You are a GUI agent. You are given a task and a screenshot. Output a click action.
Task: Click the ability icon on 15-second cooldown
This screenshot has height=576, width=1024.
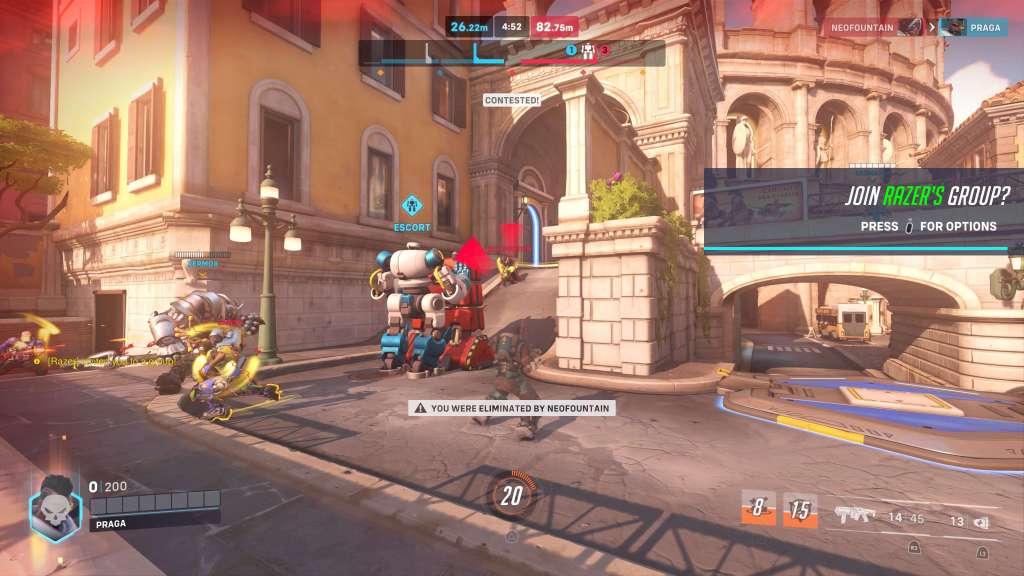click(x=800, y=509)
